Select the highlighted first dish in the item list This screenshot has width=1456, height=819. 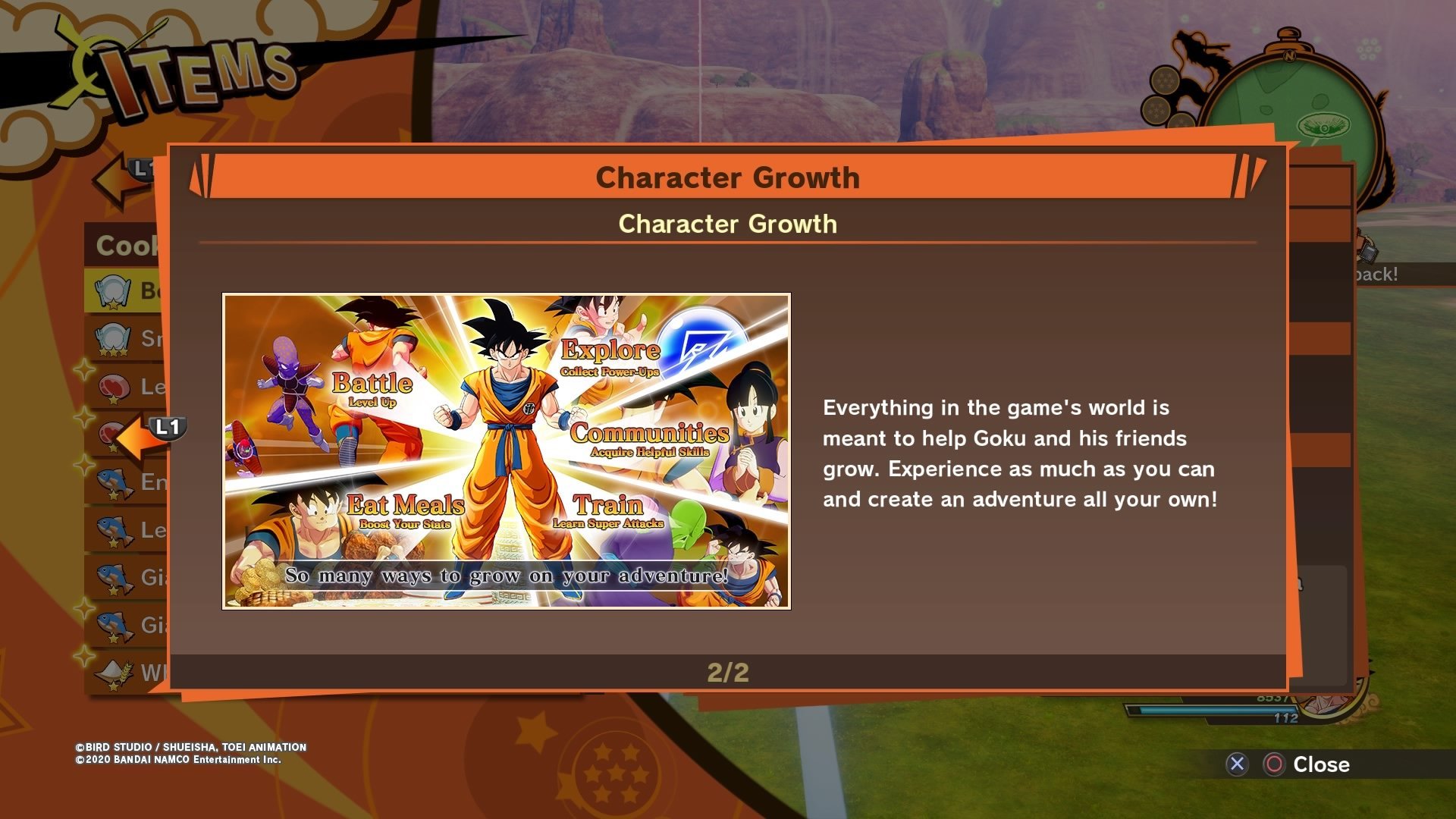125,290
